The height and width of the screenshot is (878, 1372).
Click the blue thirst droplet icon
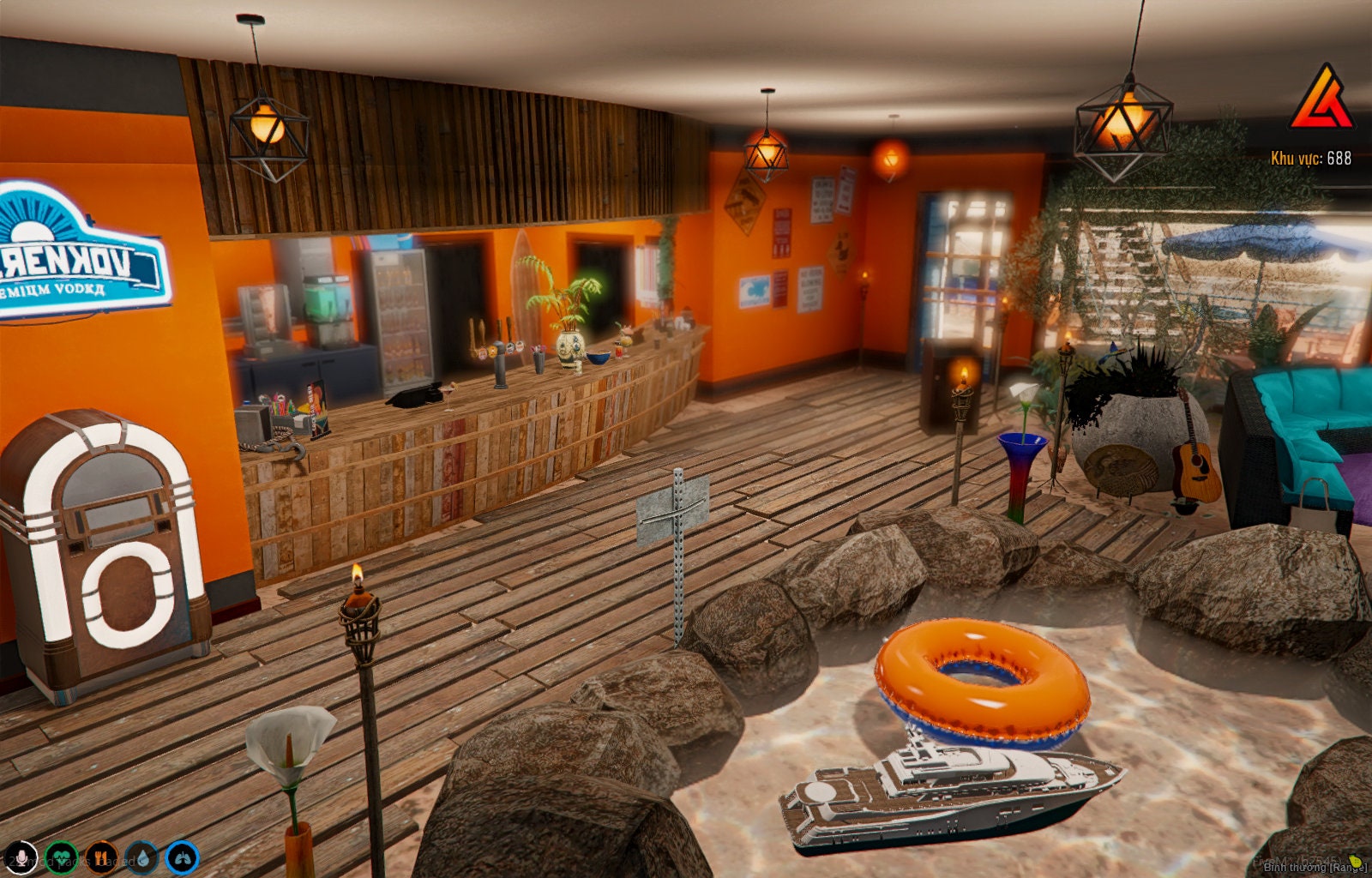pos(142,857)
